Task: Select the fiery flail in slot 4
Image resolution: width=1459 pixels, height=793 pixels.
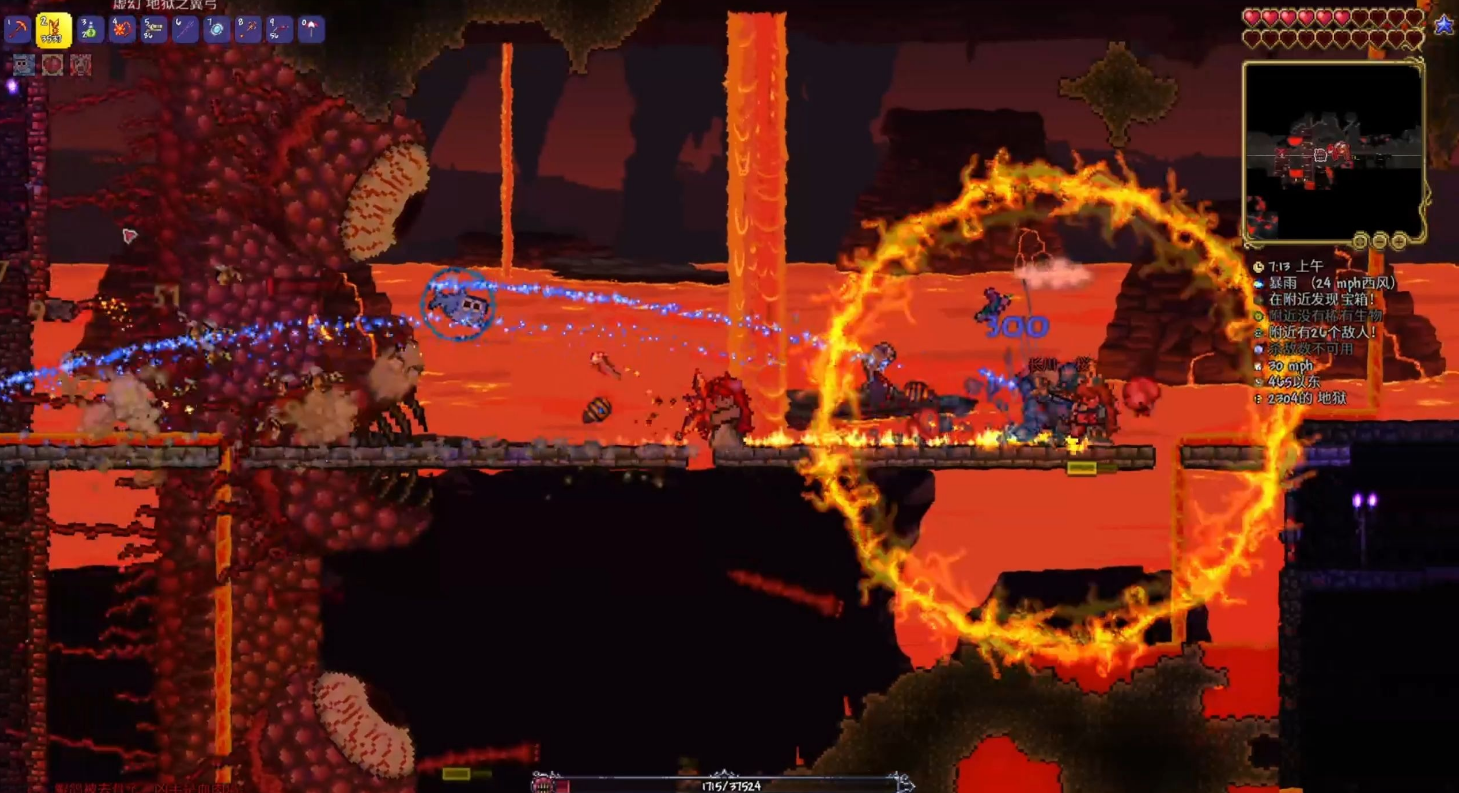Action: 122,30
